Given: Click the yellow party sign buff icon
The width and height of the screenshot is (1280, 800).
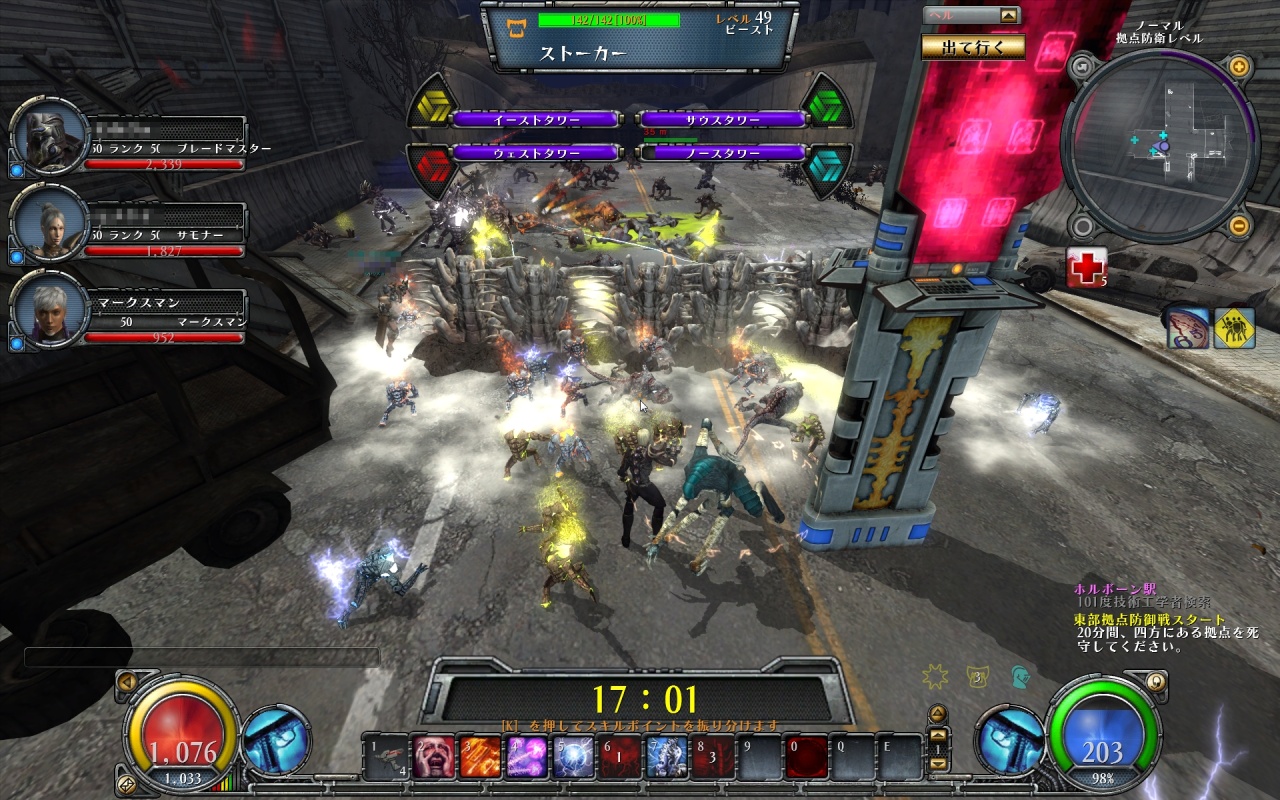Looking at the screenshot, I should click(1234, 328).
